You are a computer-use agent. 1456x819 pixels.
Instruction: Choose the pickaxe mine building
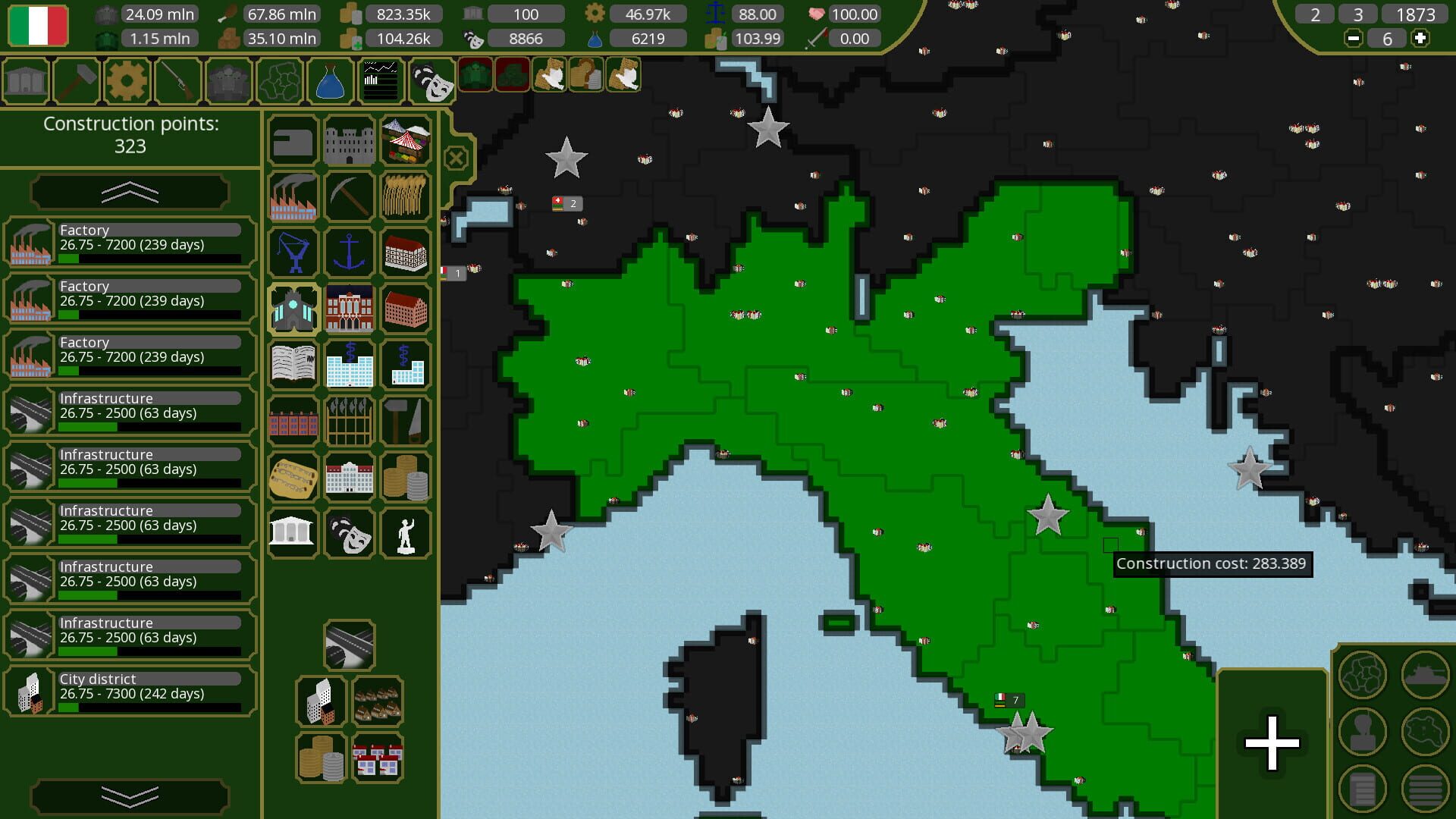pos(349,196)
